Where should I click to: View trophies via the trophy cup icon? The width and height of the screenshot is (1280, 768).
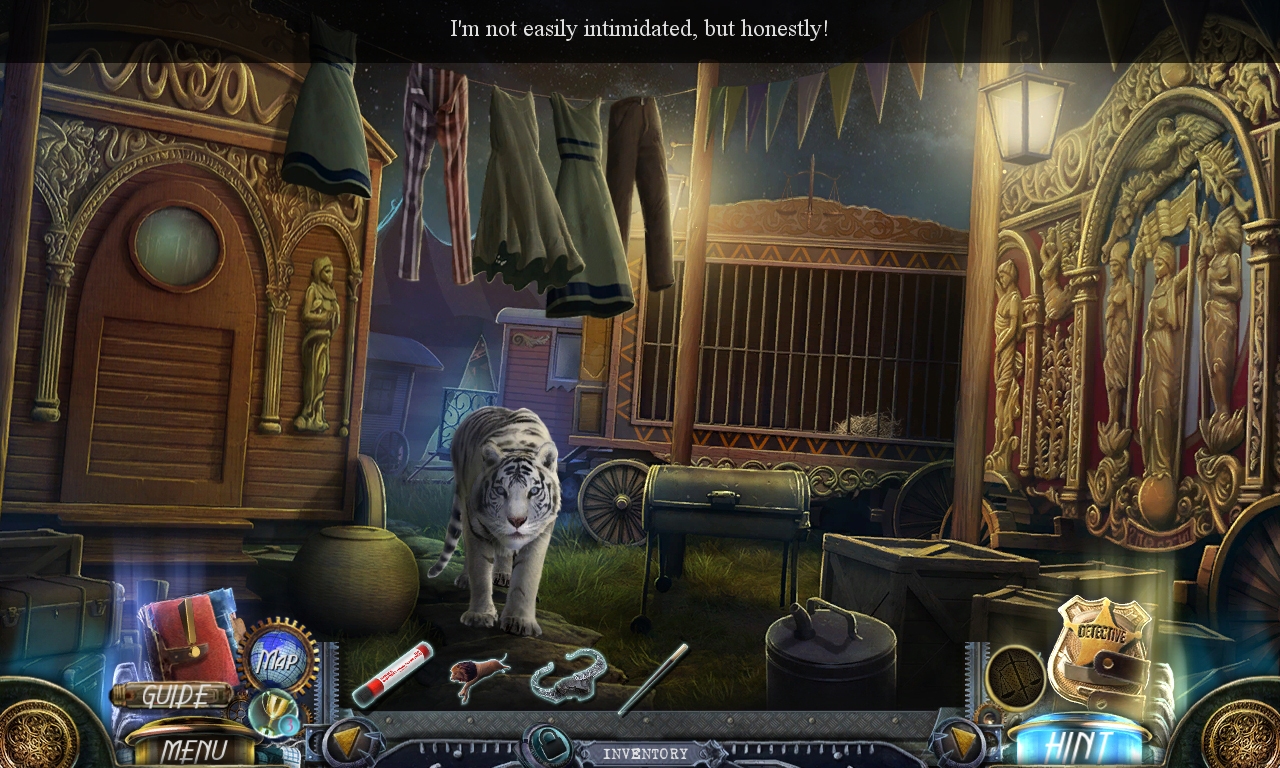(272, 710)
